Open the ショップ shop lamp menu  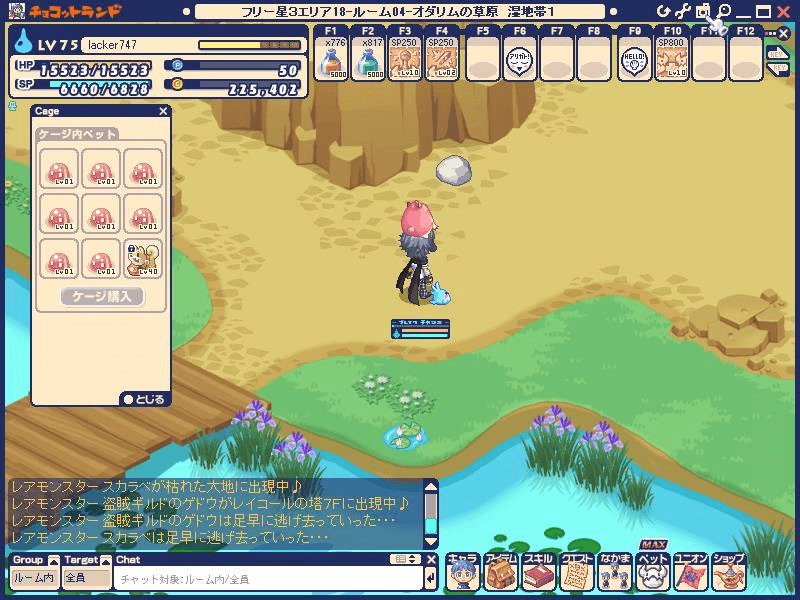tap(728, 572)
